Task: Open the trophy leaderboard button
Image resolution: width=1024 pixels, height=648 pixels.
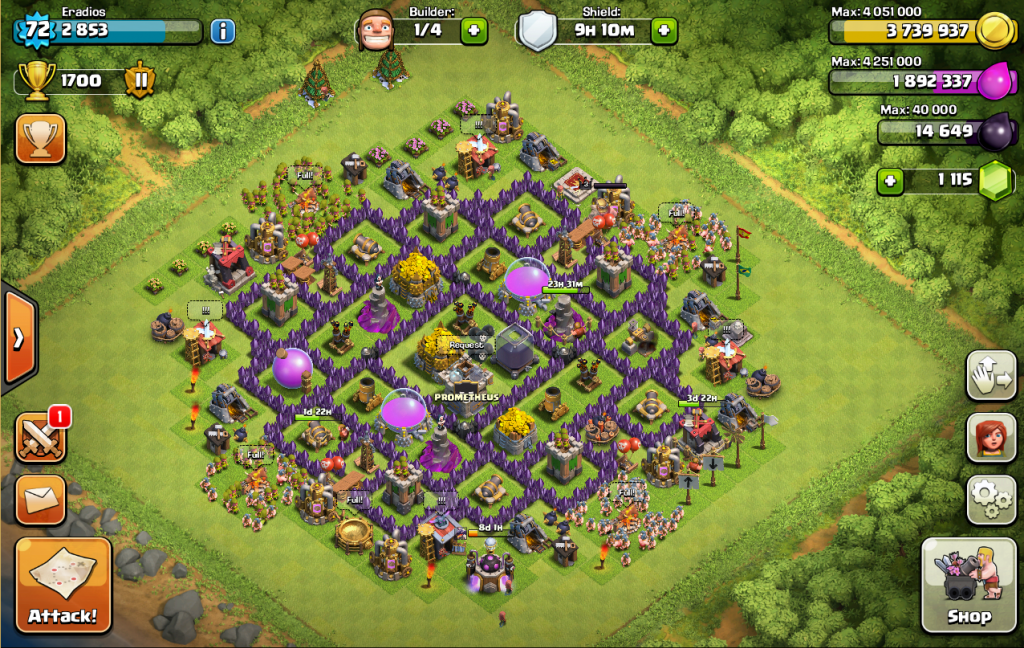Action: (x=41, y=139)
